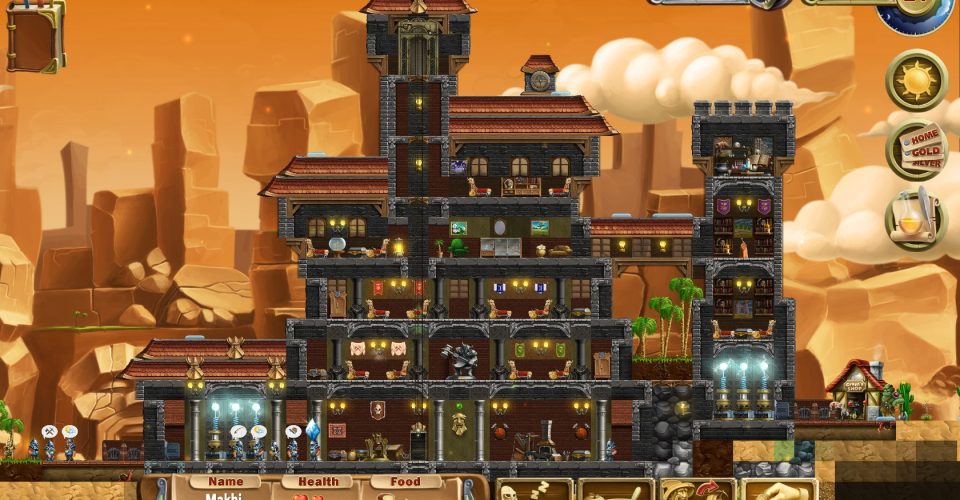Open the potion flask and scroll button
Screen dimensions: 960x500
pyautogui.click(x=916, y=219)
